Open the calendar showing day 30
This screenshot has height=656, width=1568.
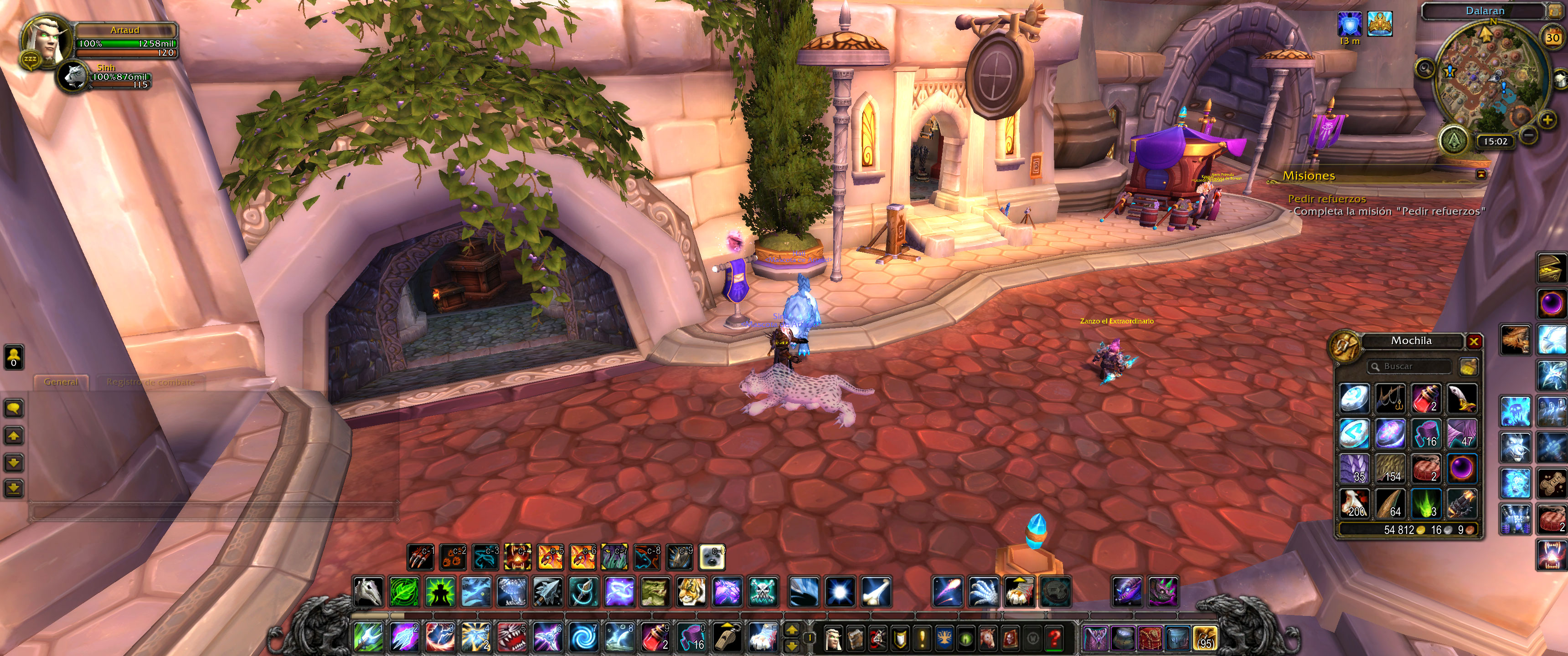coord(1553,38)
